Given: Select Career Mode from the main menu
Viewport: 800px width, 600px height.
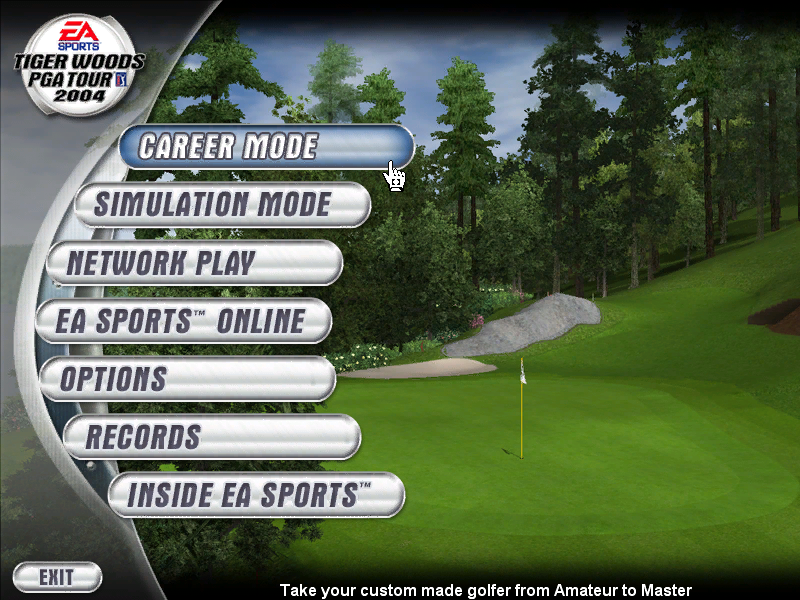Looking at the screenshot, I should click(265, 147).
